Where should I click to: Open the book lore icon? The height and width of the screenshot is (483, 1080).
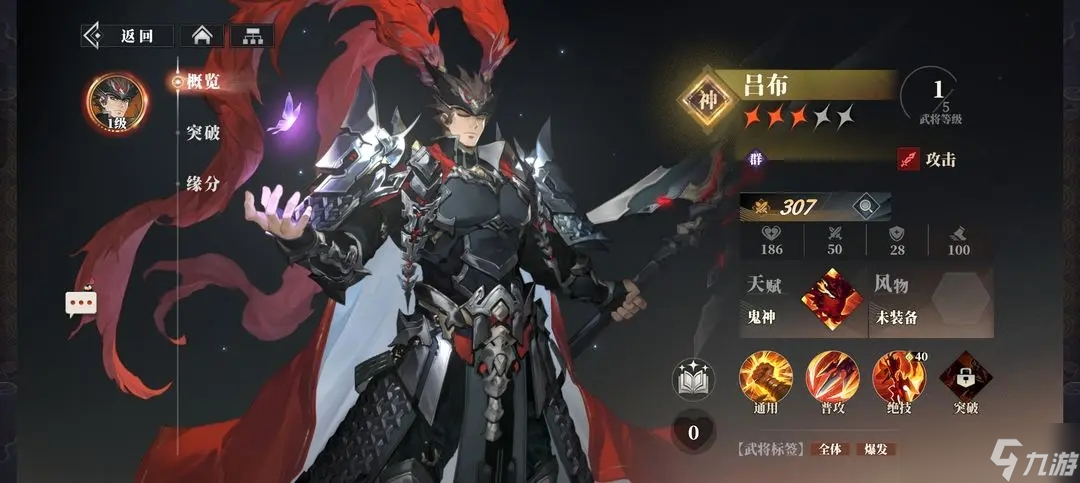pos(692,378)
